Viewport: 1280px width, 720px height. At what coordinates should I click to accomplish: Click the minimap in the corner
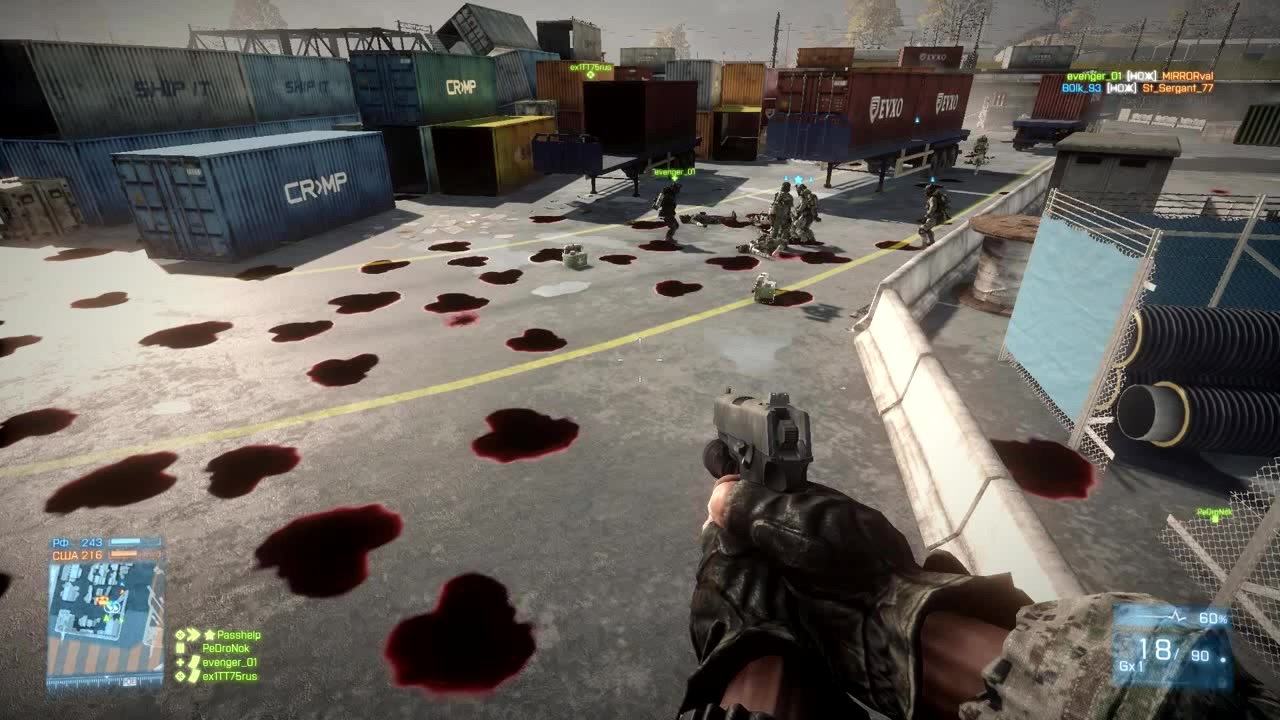pos(105,613)
